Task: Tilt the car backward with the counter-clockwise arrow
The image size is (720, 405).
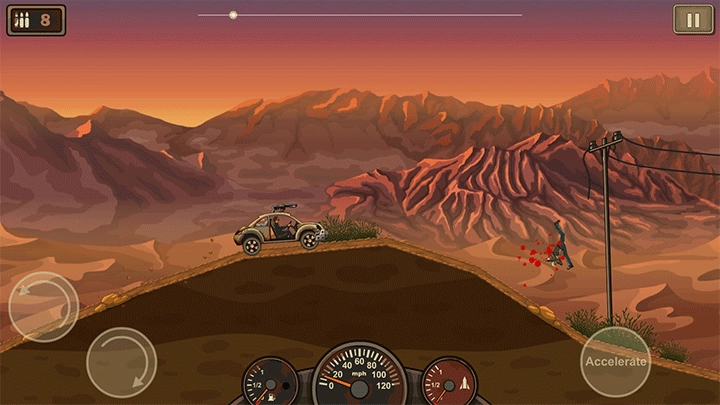Action: click(43, 306)
